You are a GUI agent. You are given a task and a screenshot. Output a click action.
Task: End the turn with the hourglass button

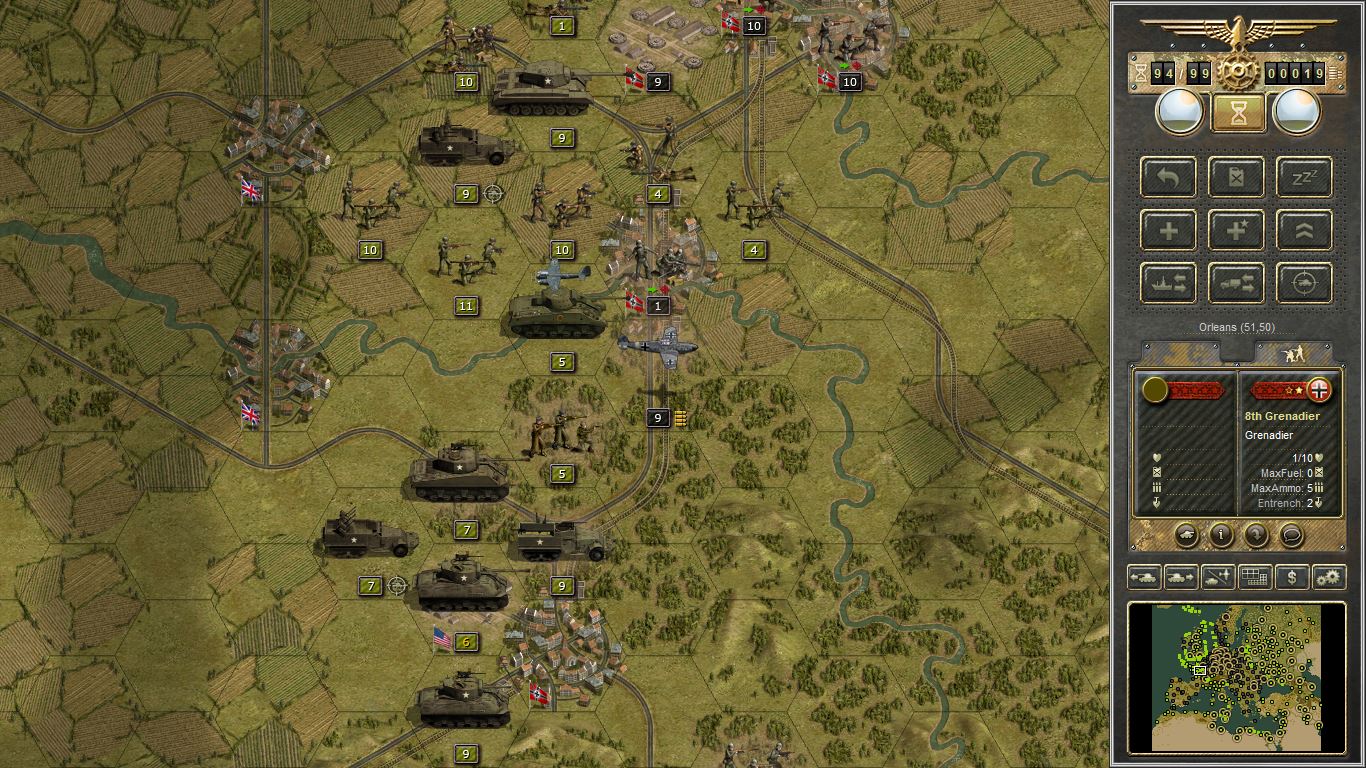(1237, 111)
